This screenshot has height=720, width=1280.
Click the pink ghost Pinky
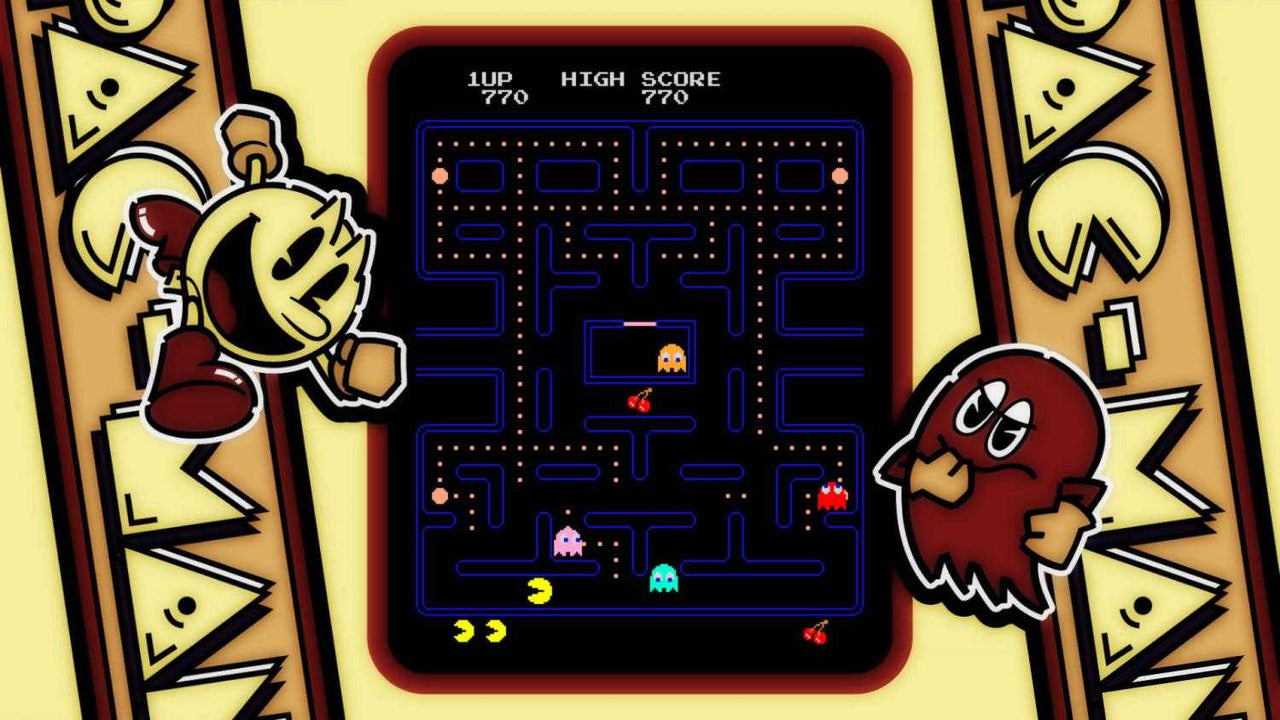coord(566,541)
